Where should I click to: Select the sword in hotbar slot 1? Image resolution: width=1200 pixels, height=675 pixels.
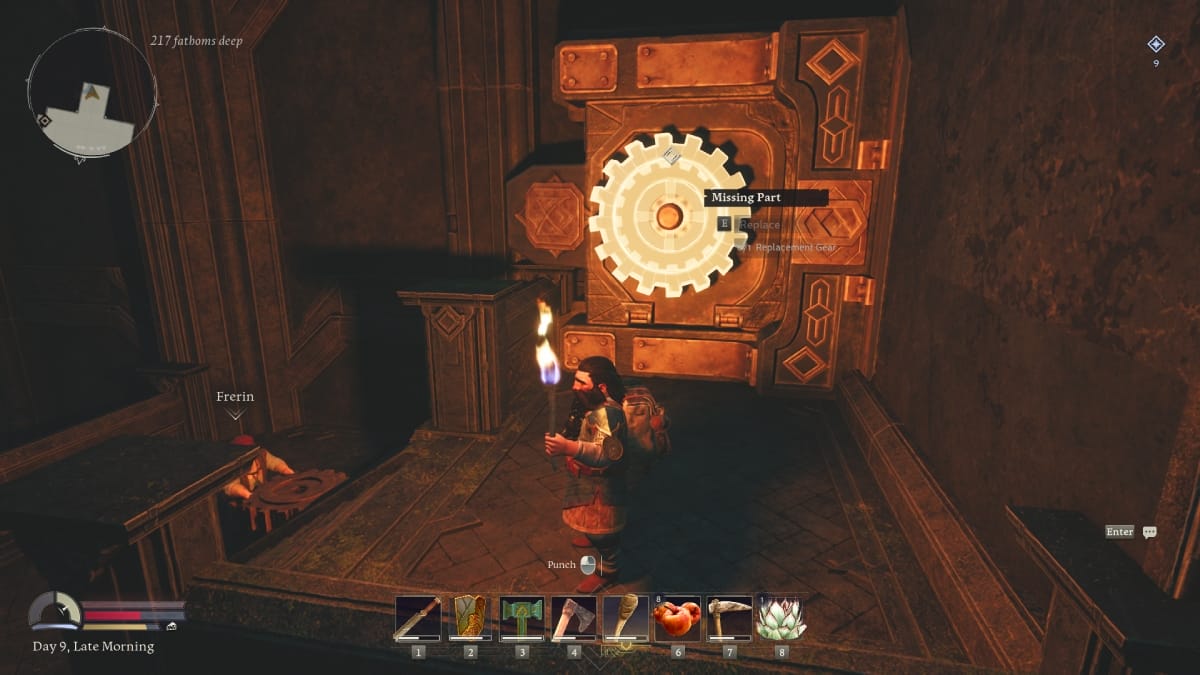point(418,618)
